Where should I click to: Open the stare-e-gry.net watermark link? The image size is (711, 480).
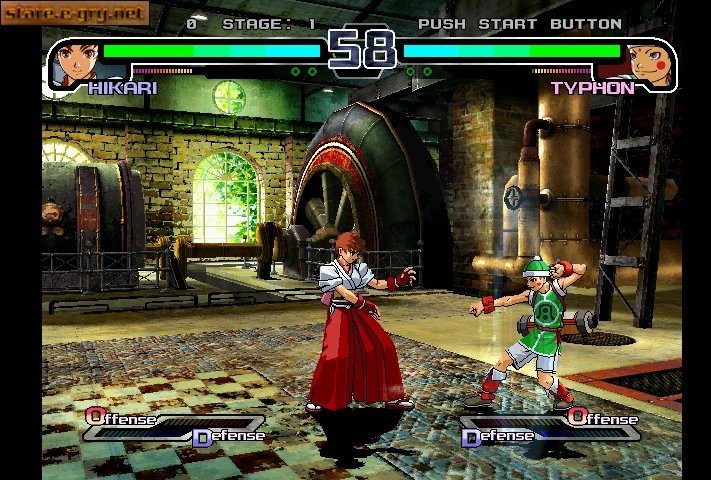tap(75, 14)
